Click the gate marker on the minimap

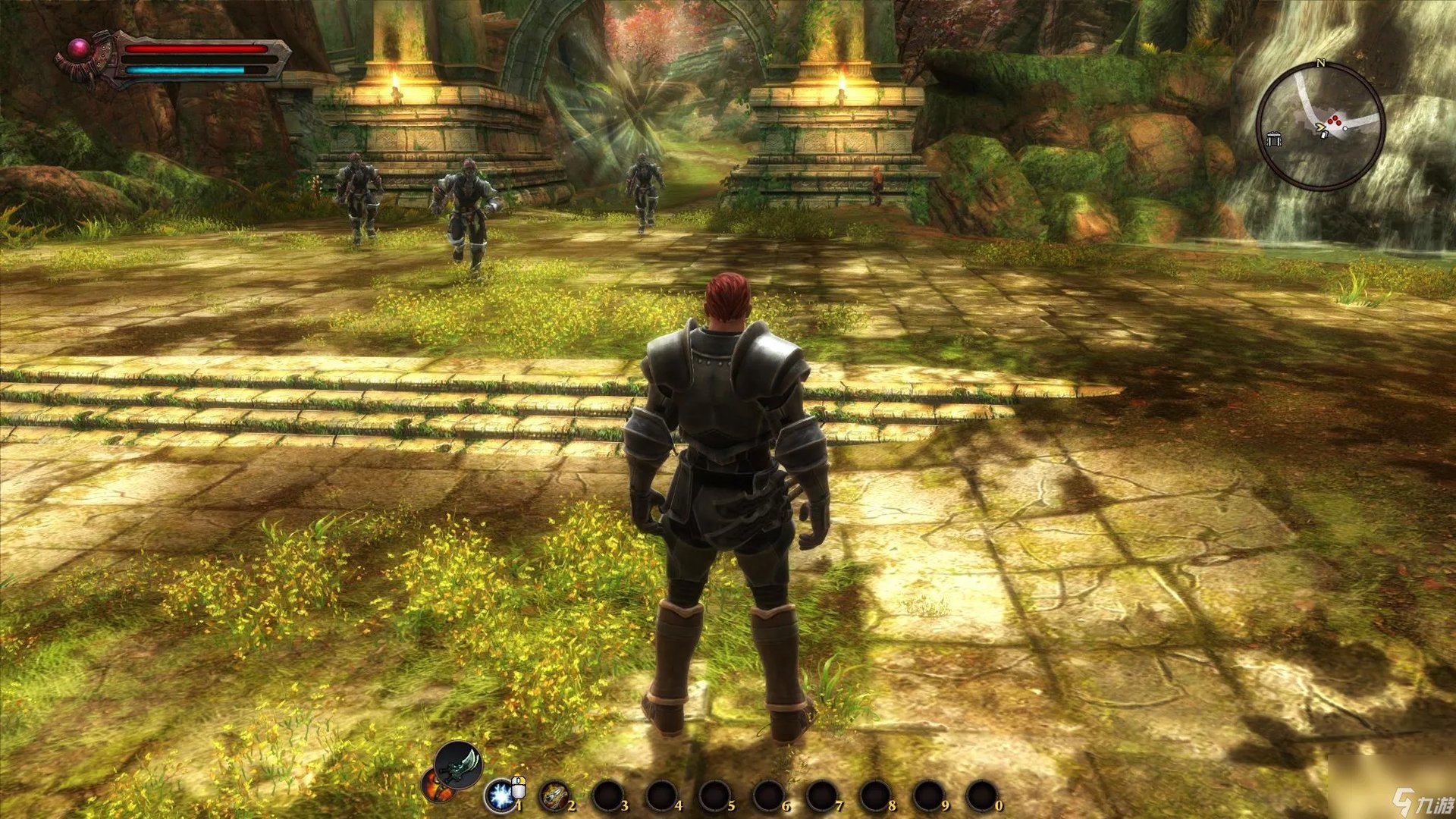coord(1274,138)
